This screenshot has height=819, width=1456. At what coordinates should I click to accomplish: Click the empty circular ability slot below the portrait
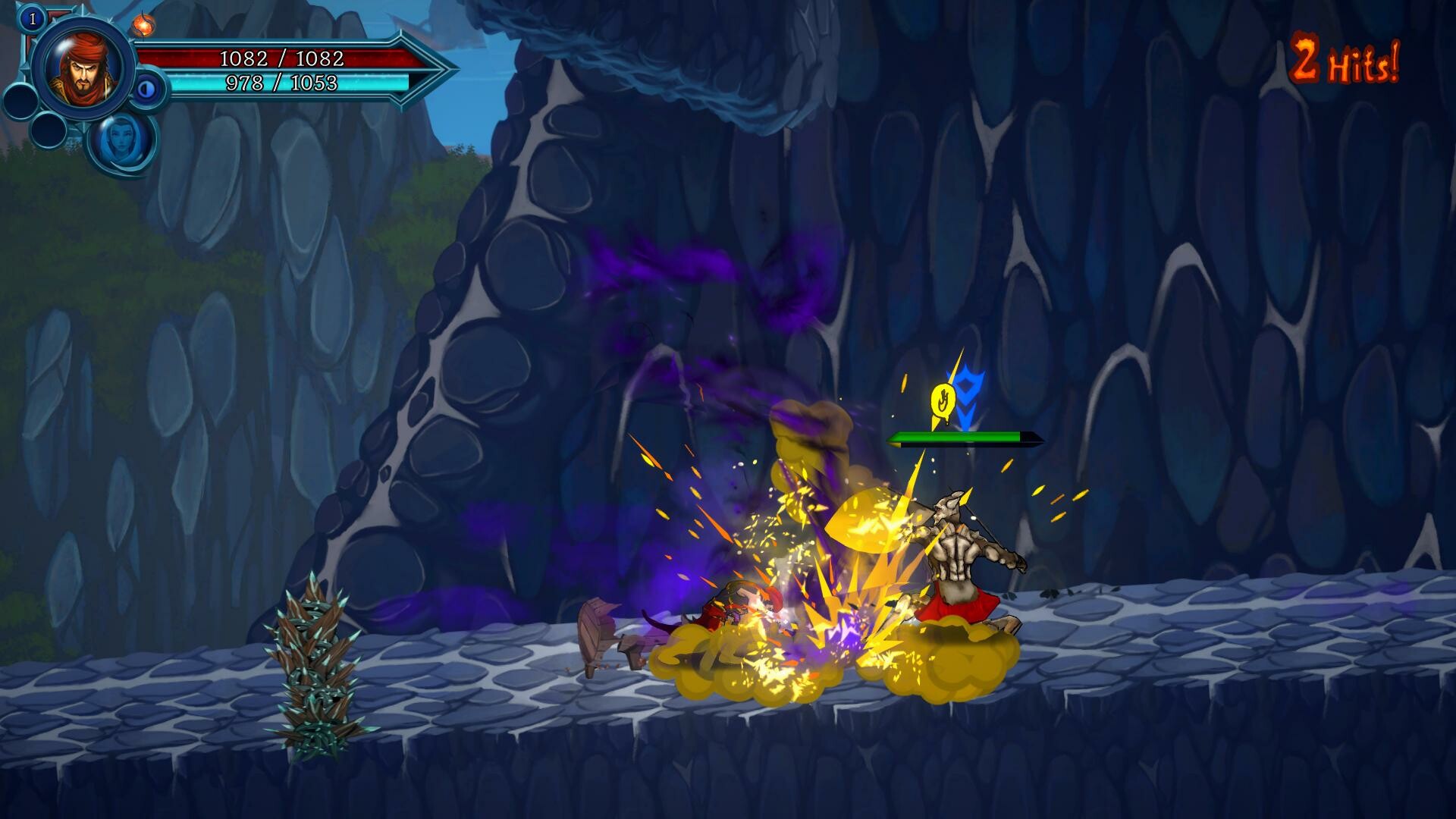pos(20,100)
